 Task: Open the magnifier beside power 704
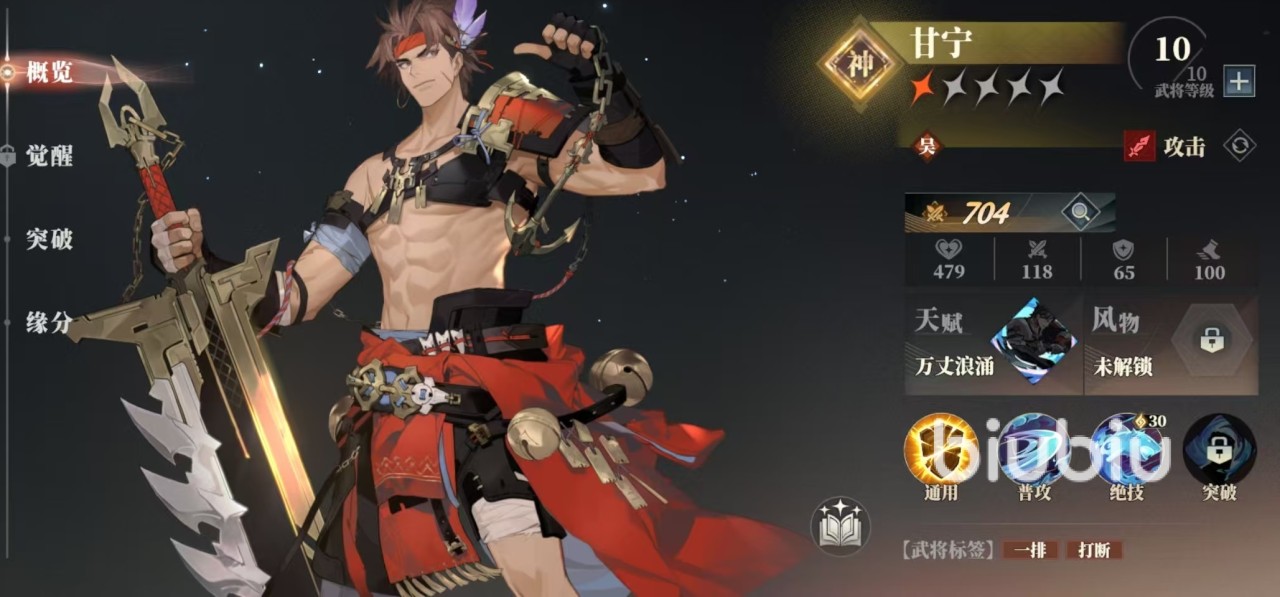pos(1080,211)
